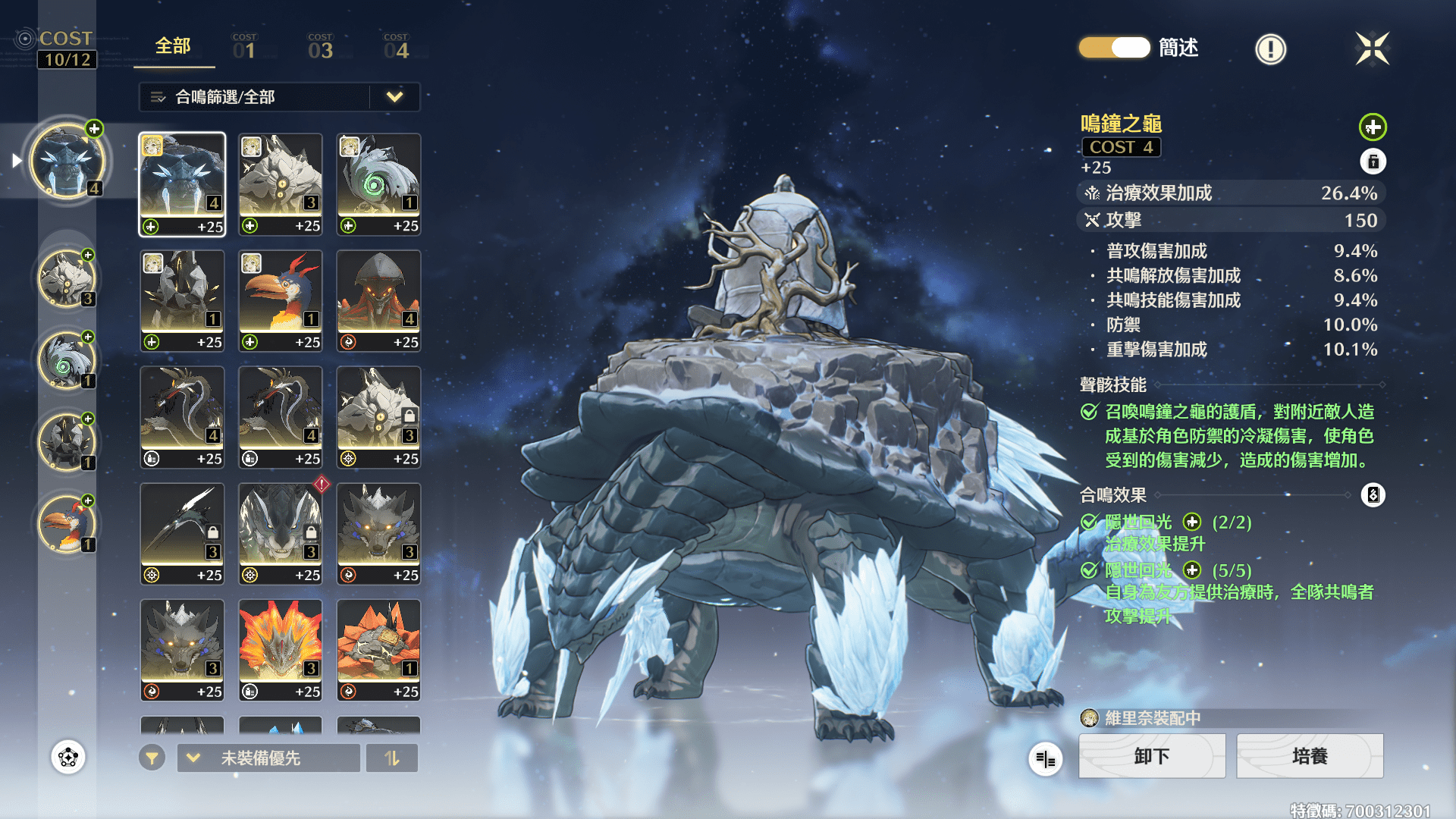Switch to the 全部 tab
The image size is (1456, 819).
[173, 47]
